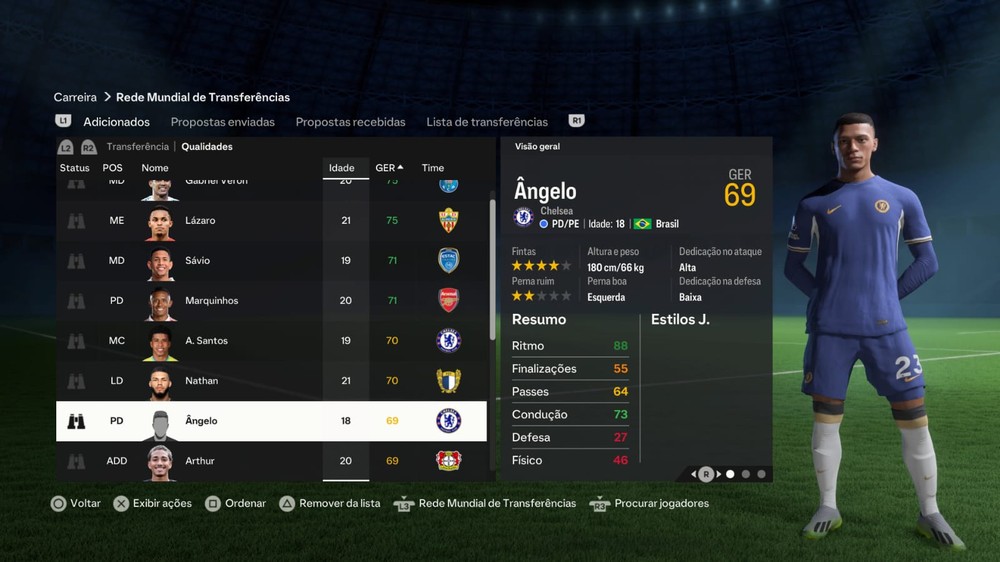Select Marquinhos in the player list
The image size is (1000, 562).
270,300
